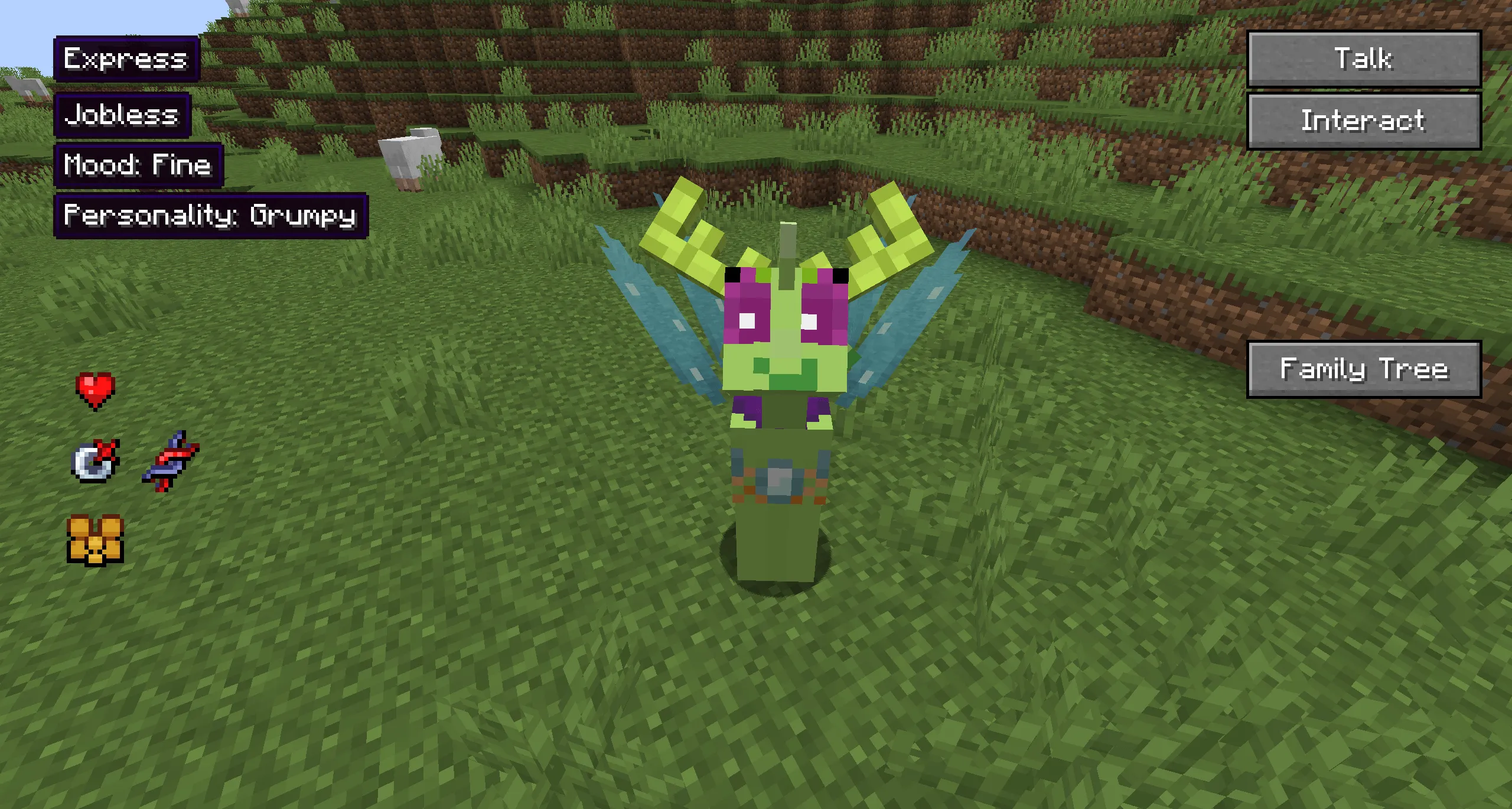Select the Mood: Fine status label
Viewport: 1512px width, 809px height.
[x=138, y=165]
